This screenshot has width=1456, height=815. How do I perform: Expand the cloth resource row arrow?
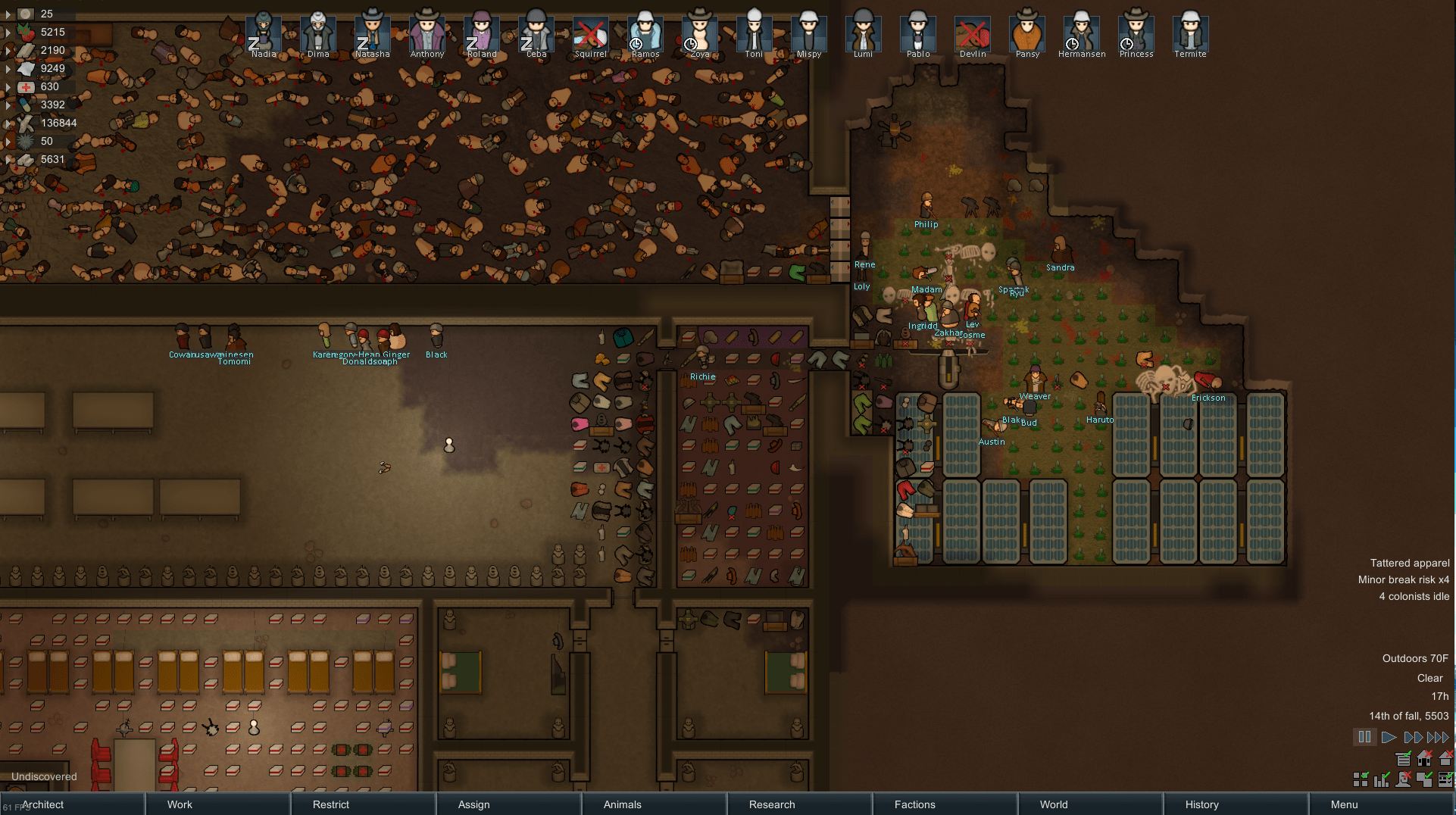pyautogui.click(x=8, y=68)
